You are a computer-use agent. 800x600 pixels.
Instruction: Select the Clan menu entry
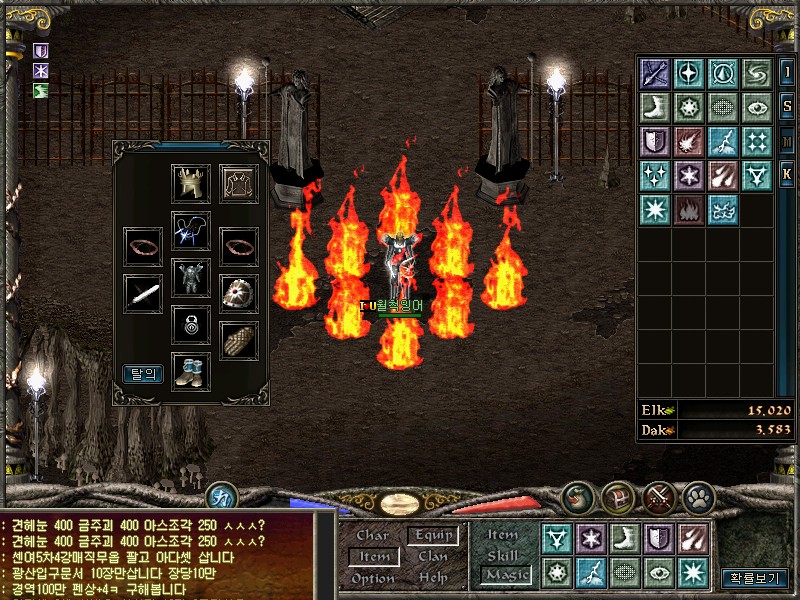pyautogui.click(x=433, y=557)
